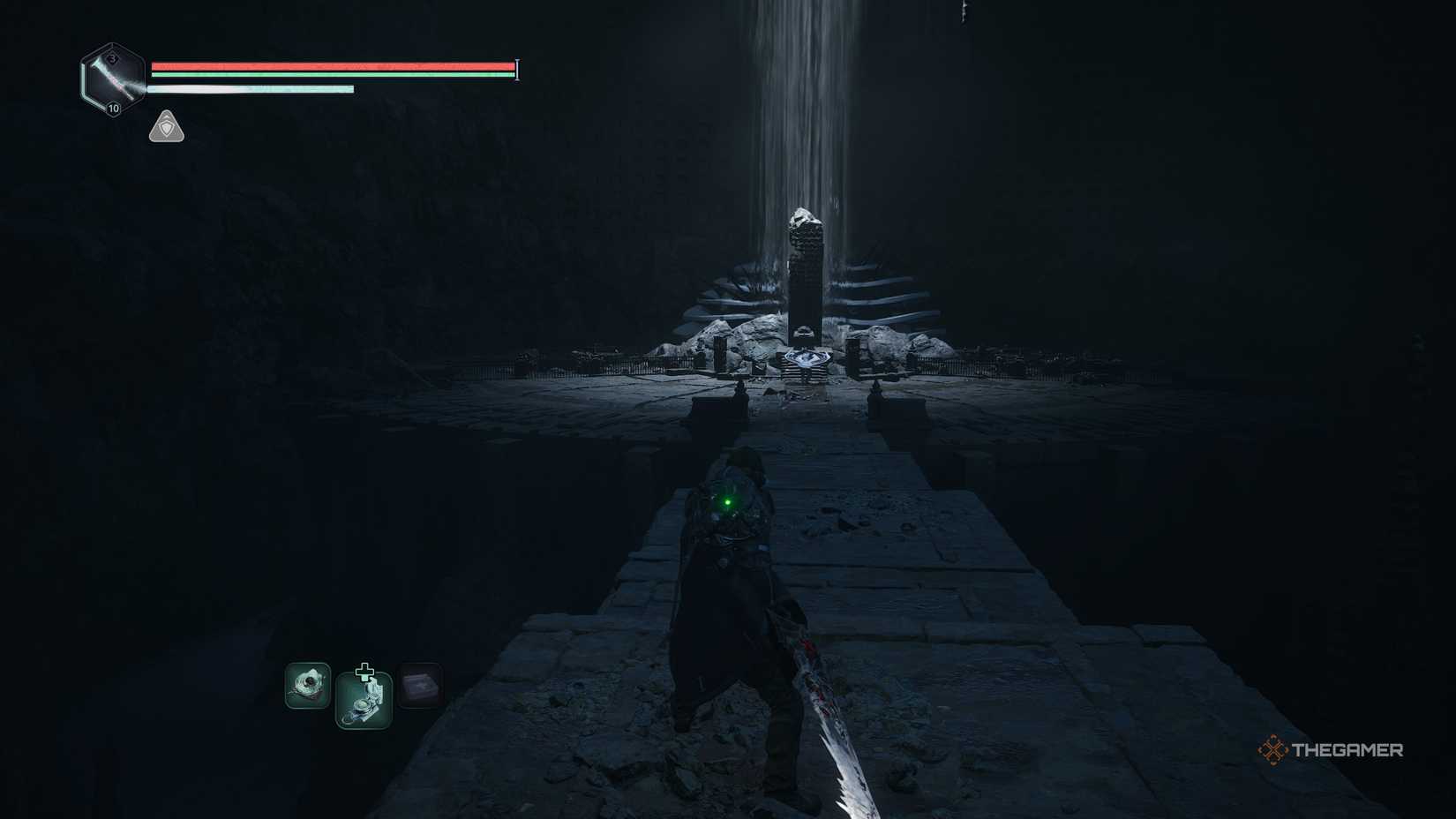Image resolution: width=1456 pixels, height=819 pixels.
Task: Use the healing item with plus sign
Action: tap(364, 698)
